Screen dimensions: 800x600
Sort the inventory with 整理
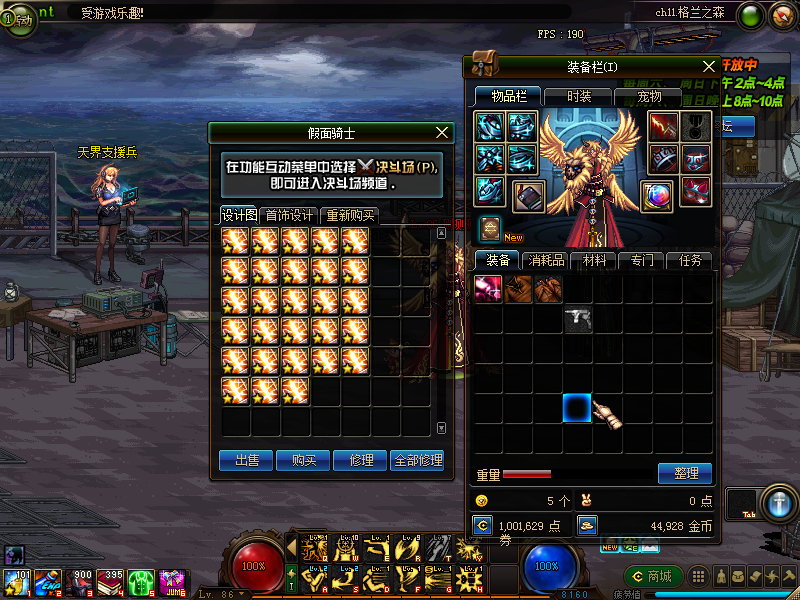pyautogui.click(x=685, y=473)
